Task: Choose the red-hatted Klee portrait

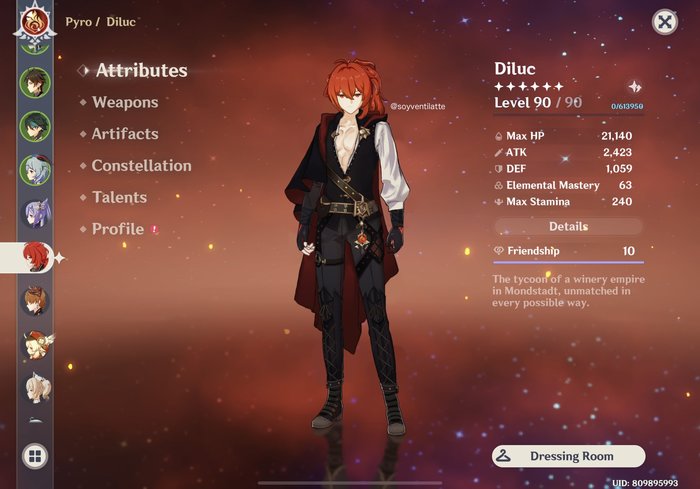Action: coord(35,343)
